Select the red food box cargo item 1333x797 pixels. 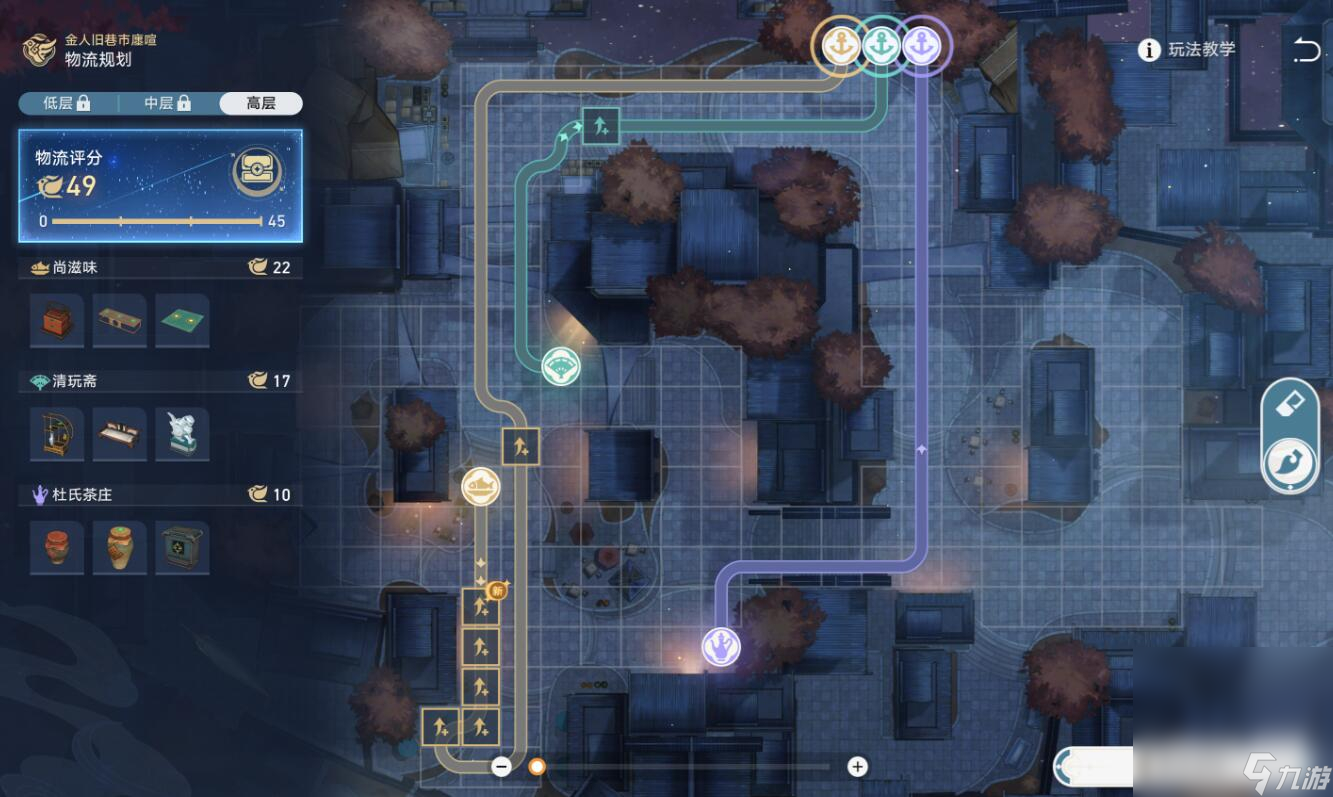point(57,320)
